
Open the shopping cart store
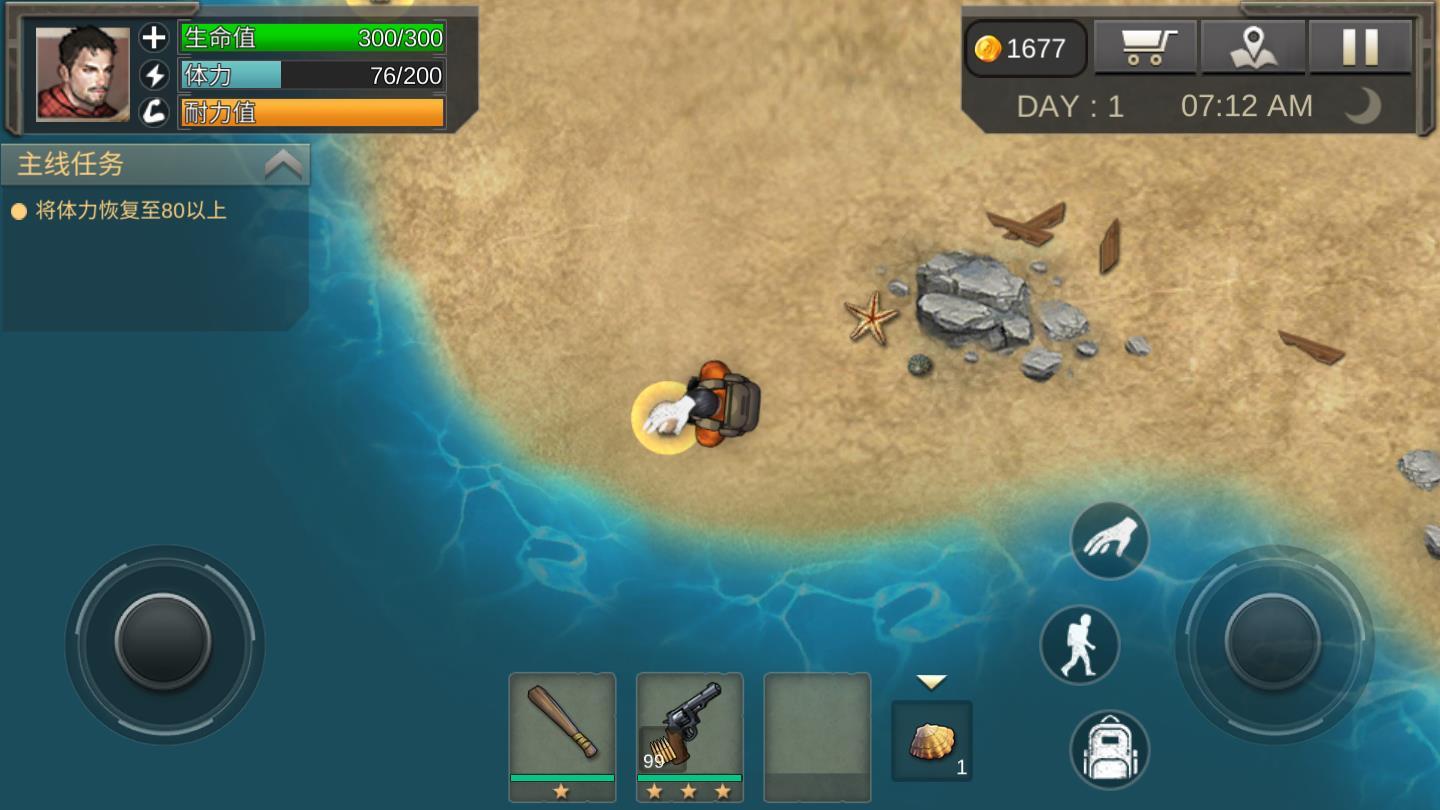click(1145, 47)
